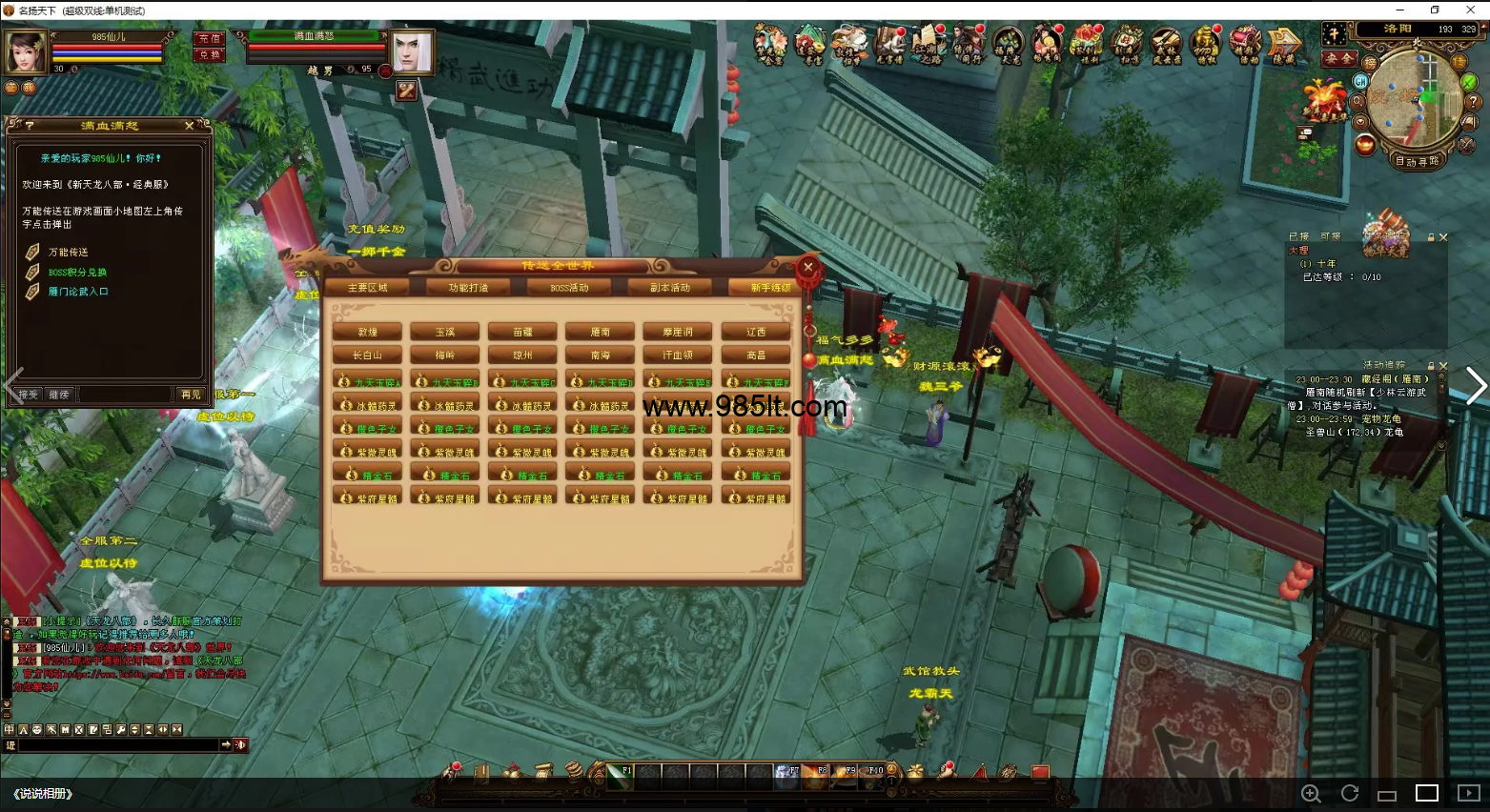Image resolution: width=1490 pixels, height=812 pixels.
Task: Teleport to 摩崖洞
Action: point(678,332)
